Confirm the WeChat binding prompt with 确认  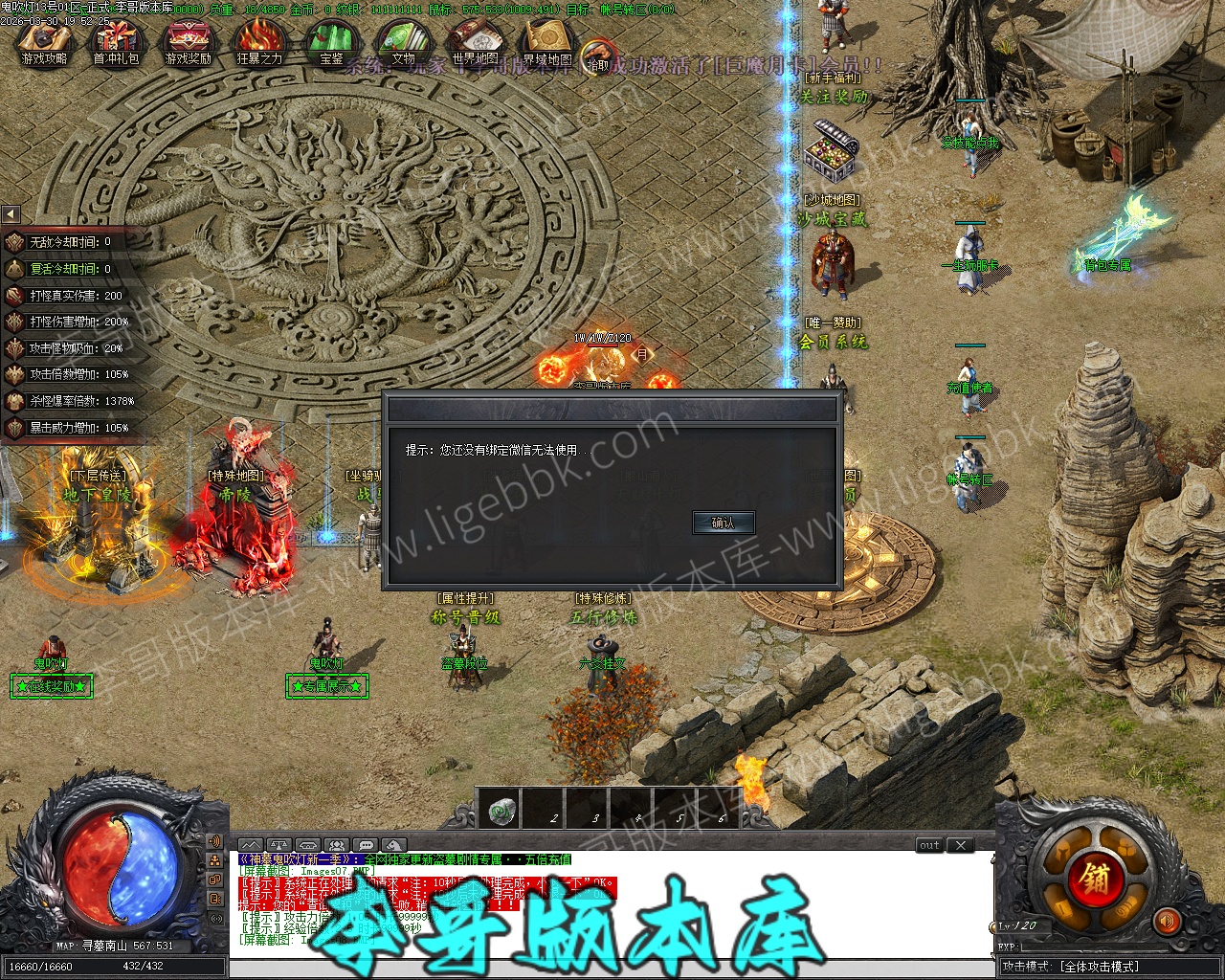724,523
